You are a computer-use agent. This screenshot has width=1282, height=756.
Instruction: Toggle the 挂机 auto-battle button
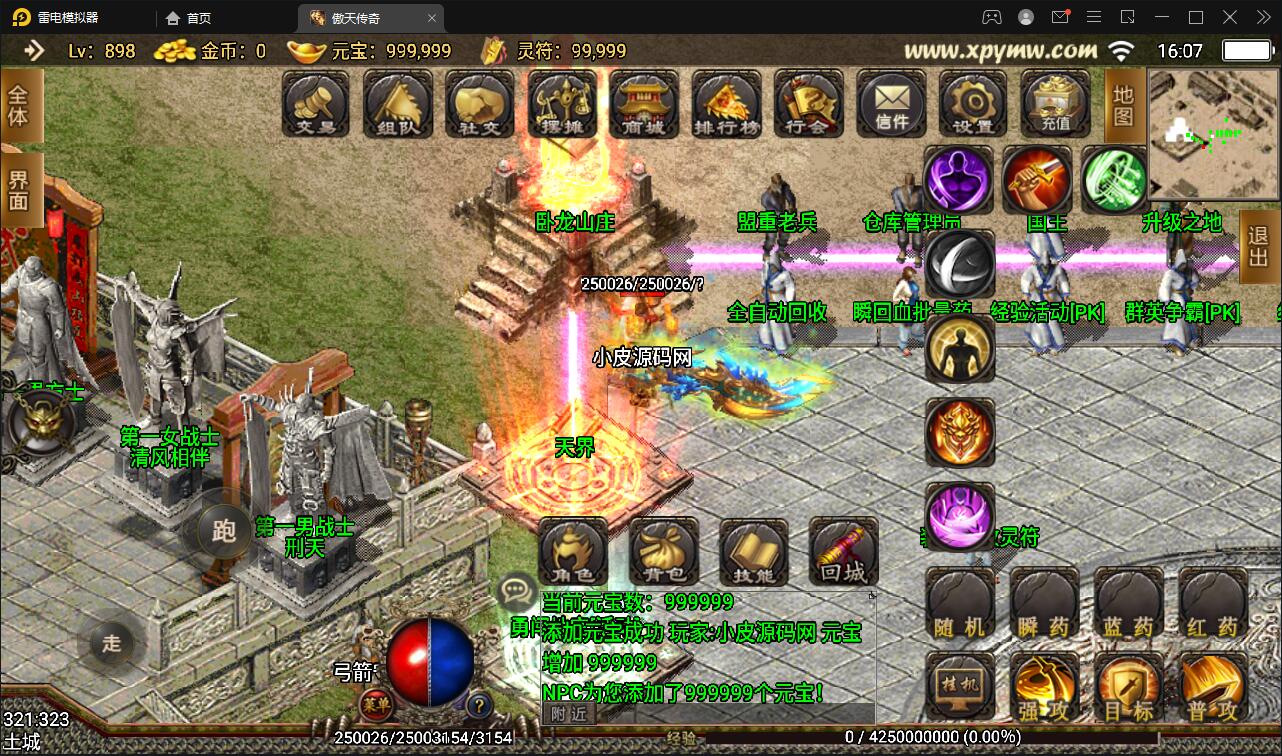pyautogui.click(x=960, y=686)
